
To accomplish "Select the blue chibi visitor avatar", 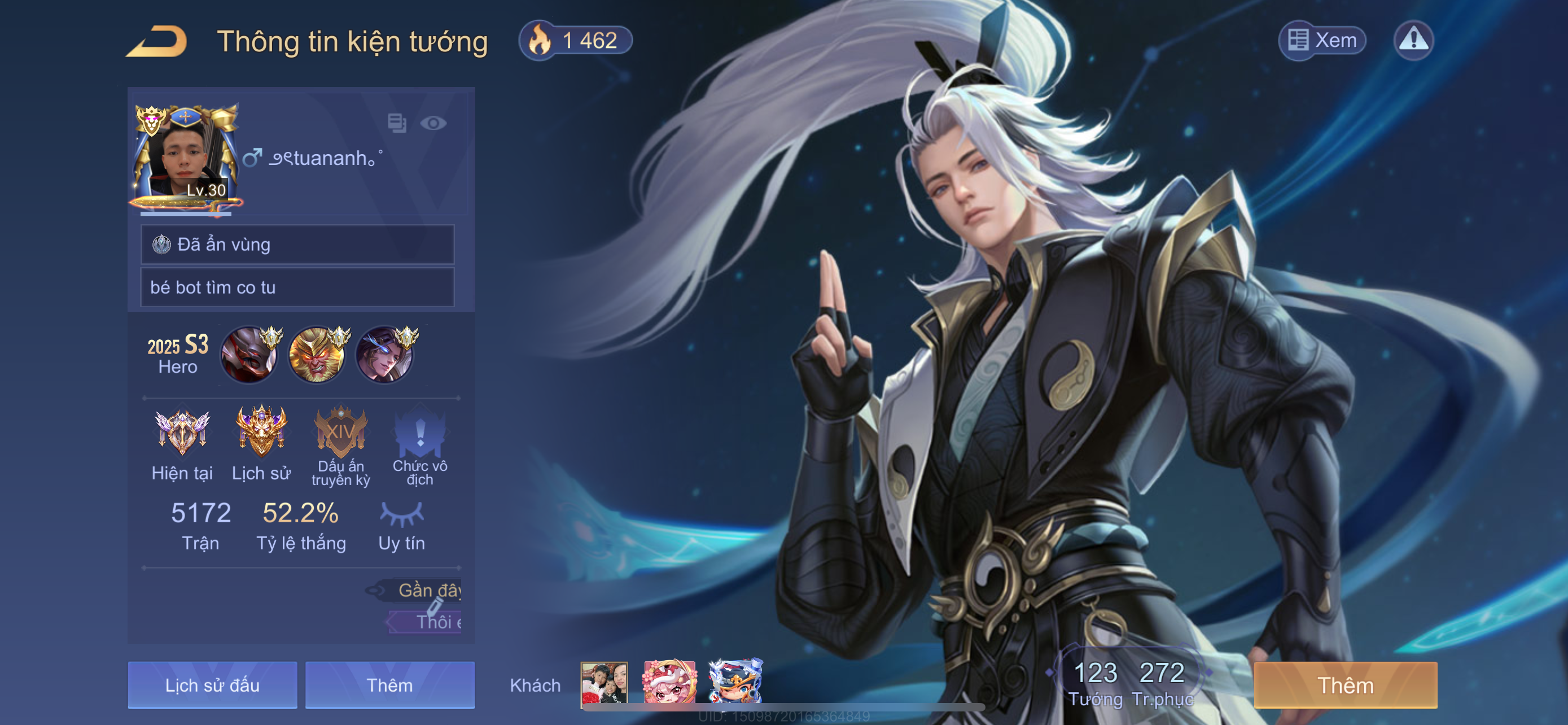I will coord(735,683).
